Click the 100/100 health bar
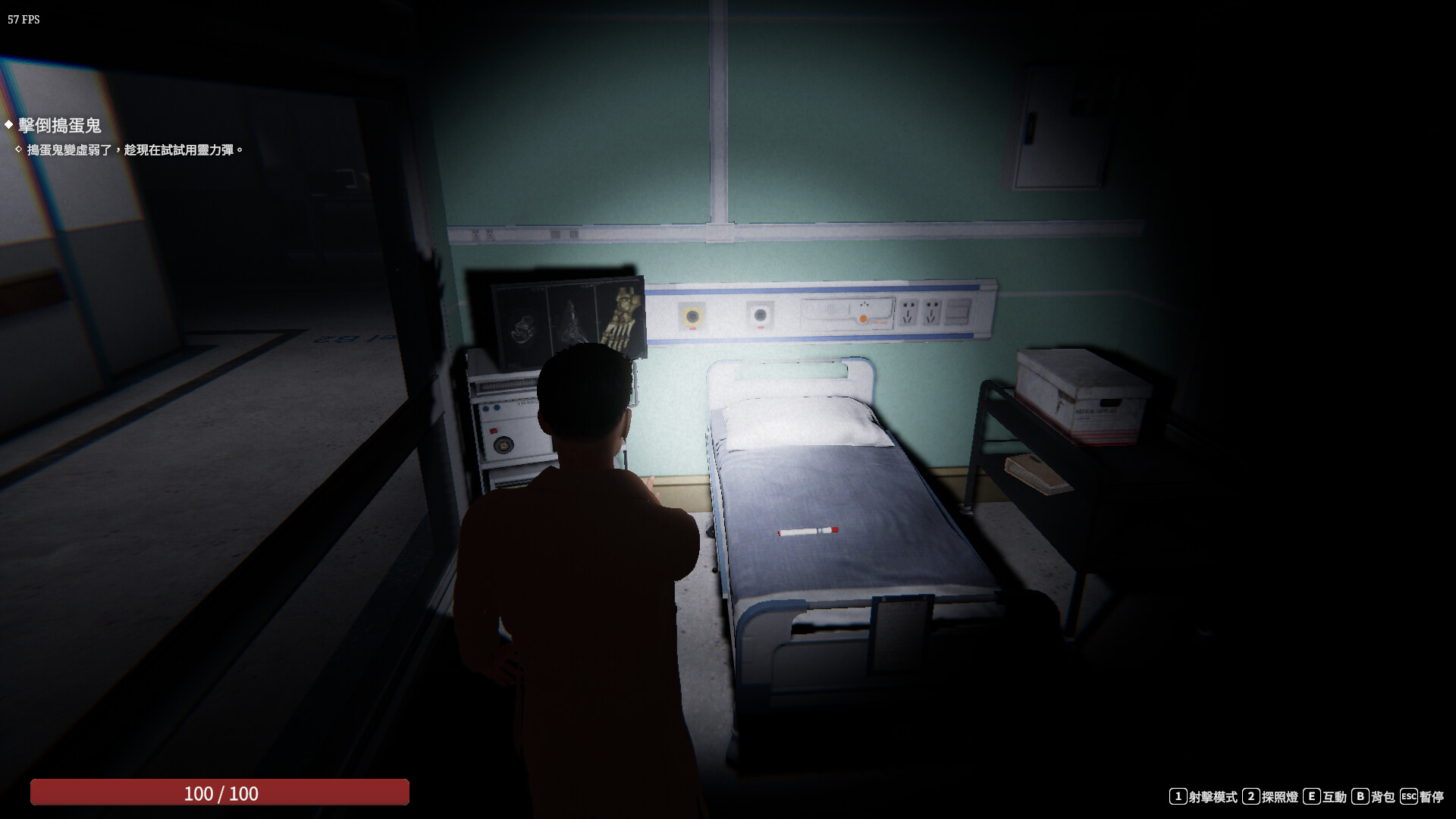This screenshot has height=819, width=1456. click(220, 794)
